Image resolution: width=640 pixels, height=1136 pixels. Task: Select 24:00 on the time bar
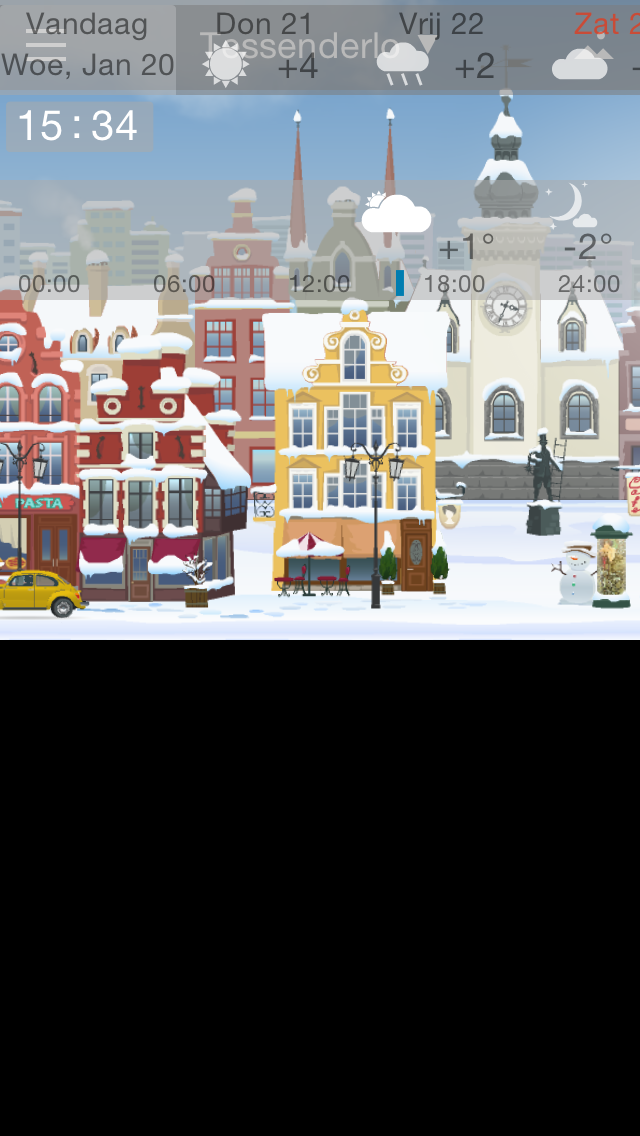tap(589, 284)
